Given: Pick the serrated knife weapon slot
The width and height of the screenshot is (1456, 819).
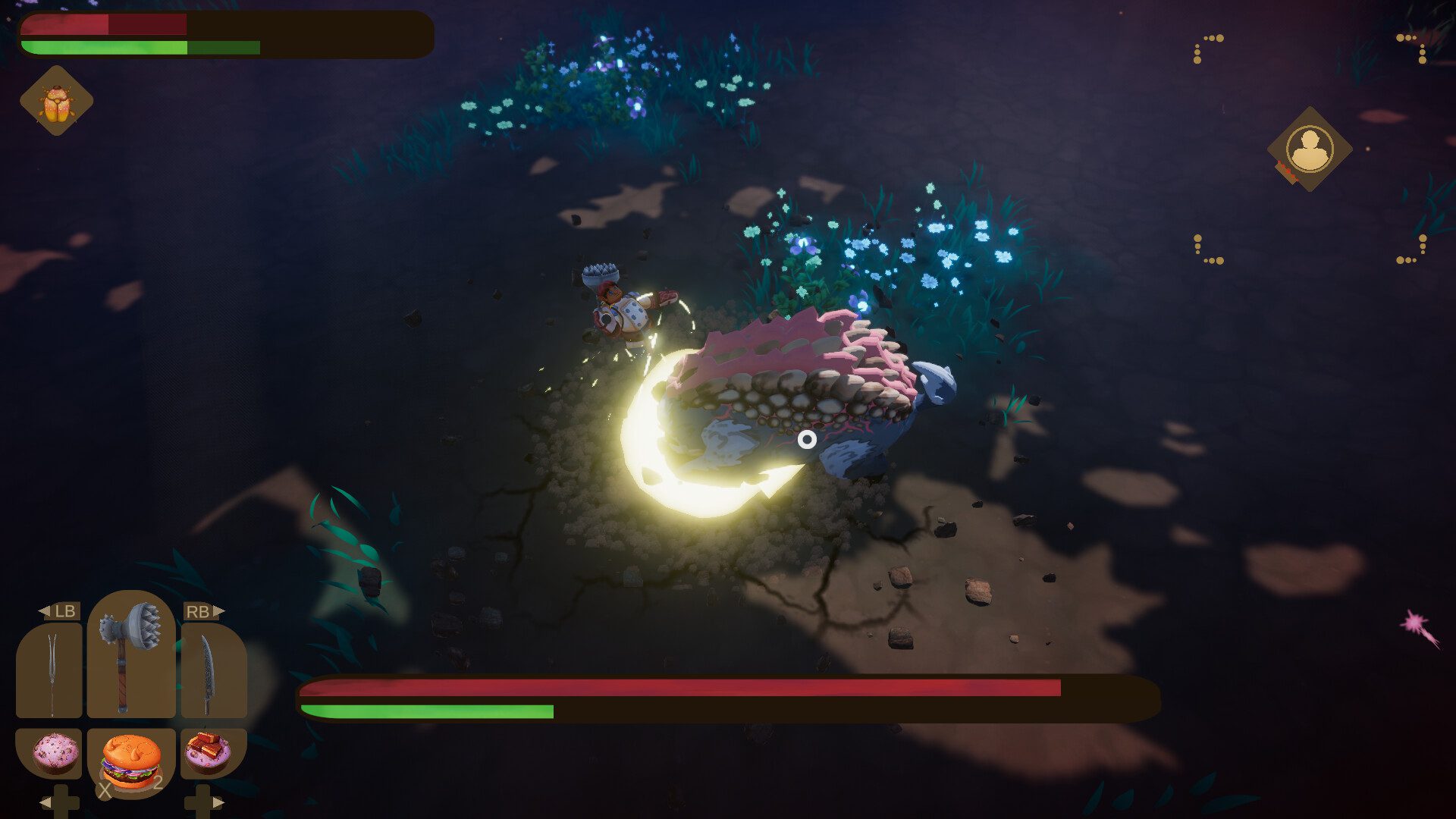Looking at the screenshot, I should tap(213, 671).
